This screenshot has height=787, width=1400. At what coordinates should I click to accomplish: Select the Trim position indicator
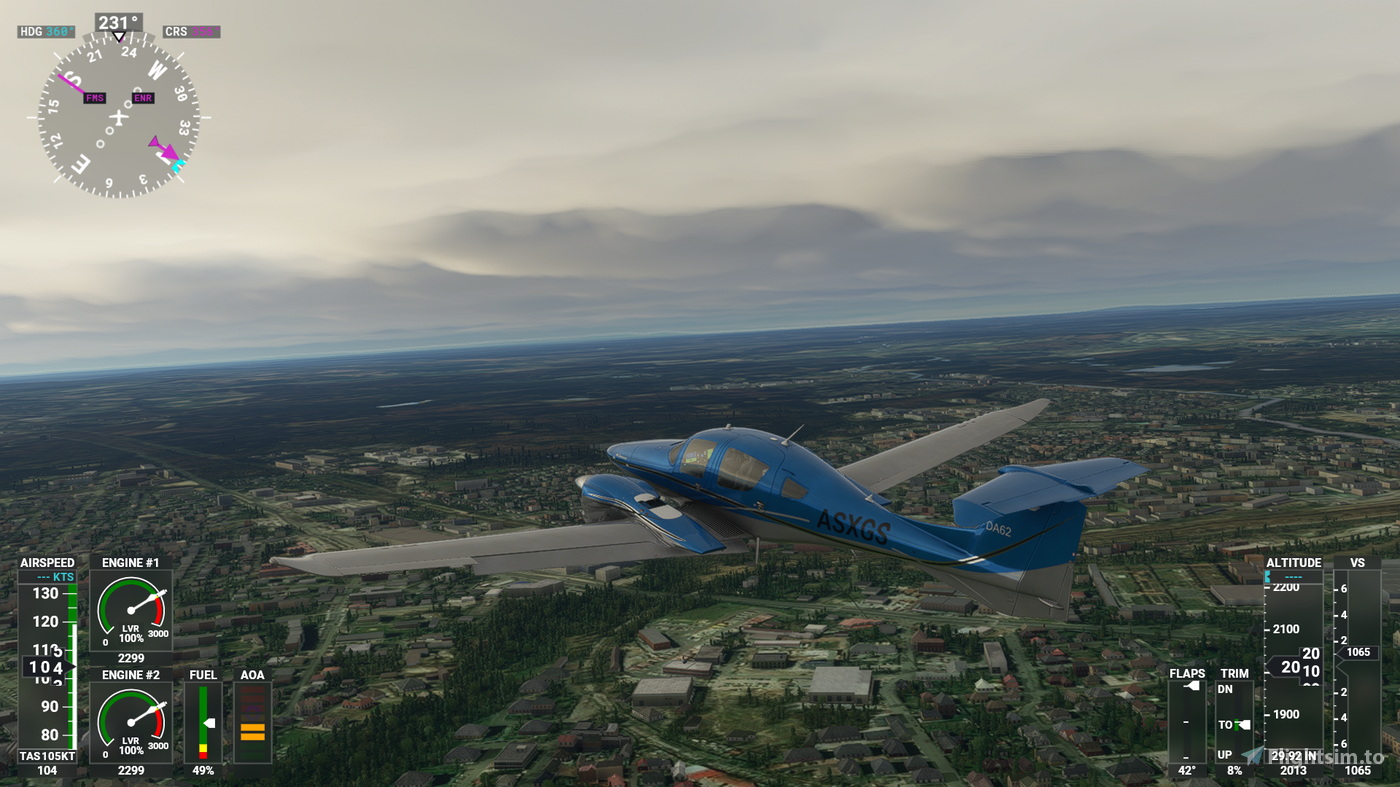point(1234,722)
